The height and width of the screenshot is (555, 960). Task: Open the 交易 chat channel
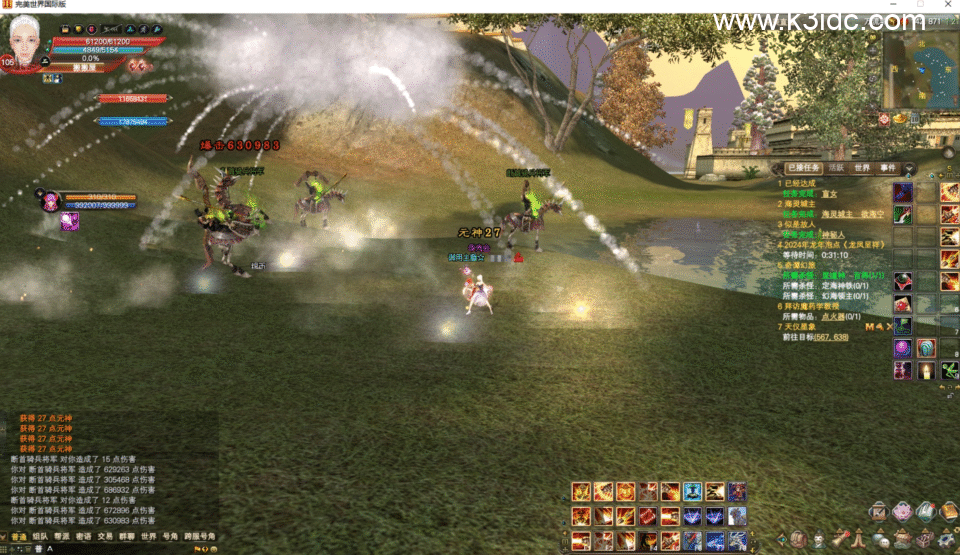105,537
